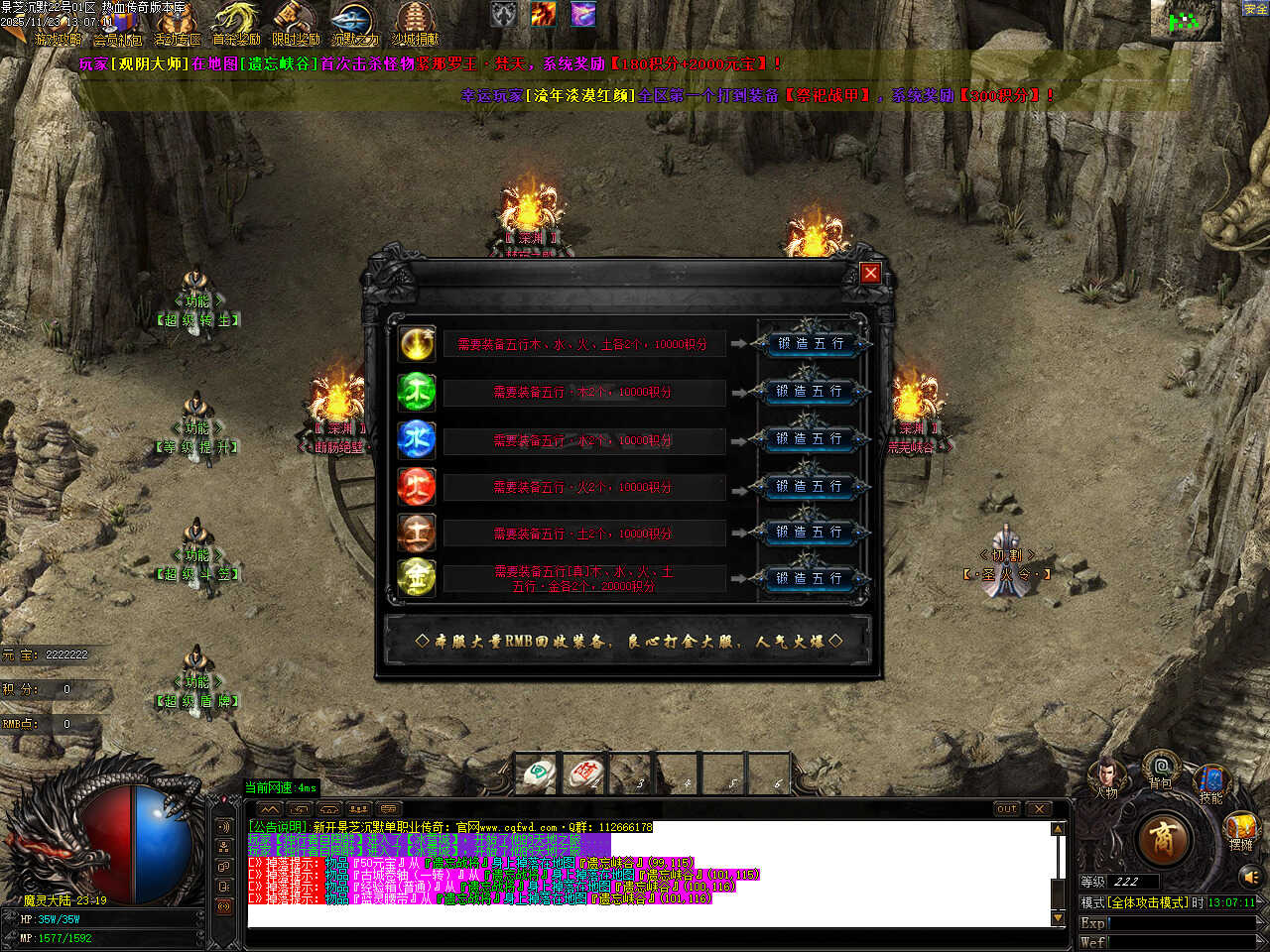Open the round 商 shop button

pyautogui.click(x=1163, y=839)
